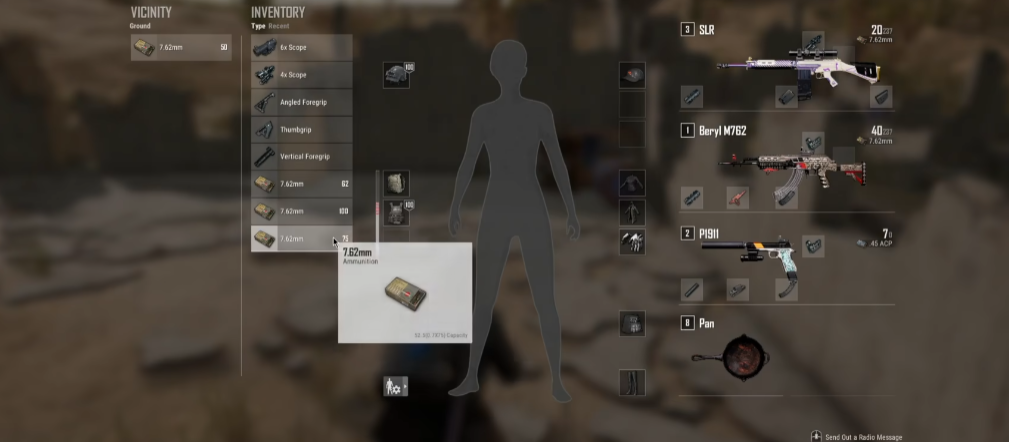Open the character gear settings button

[395, 385]
